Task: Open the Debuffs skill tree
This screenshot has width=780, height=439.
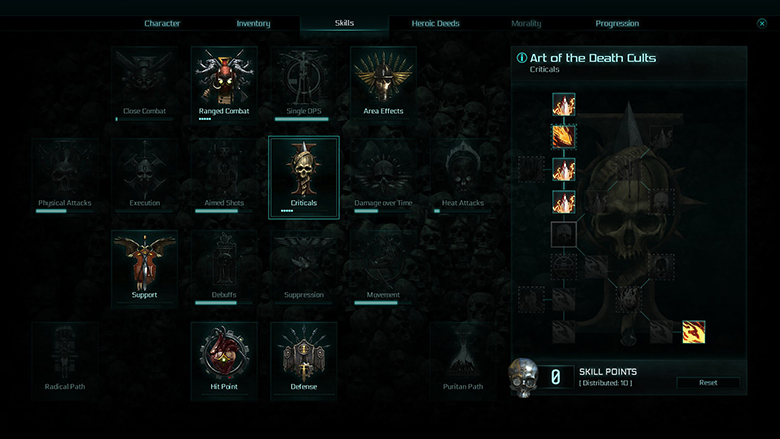Action: point(224,266)
